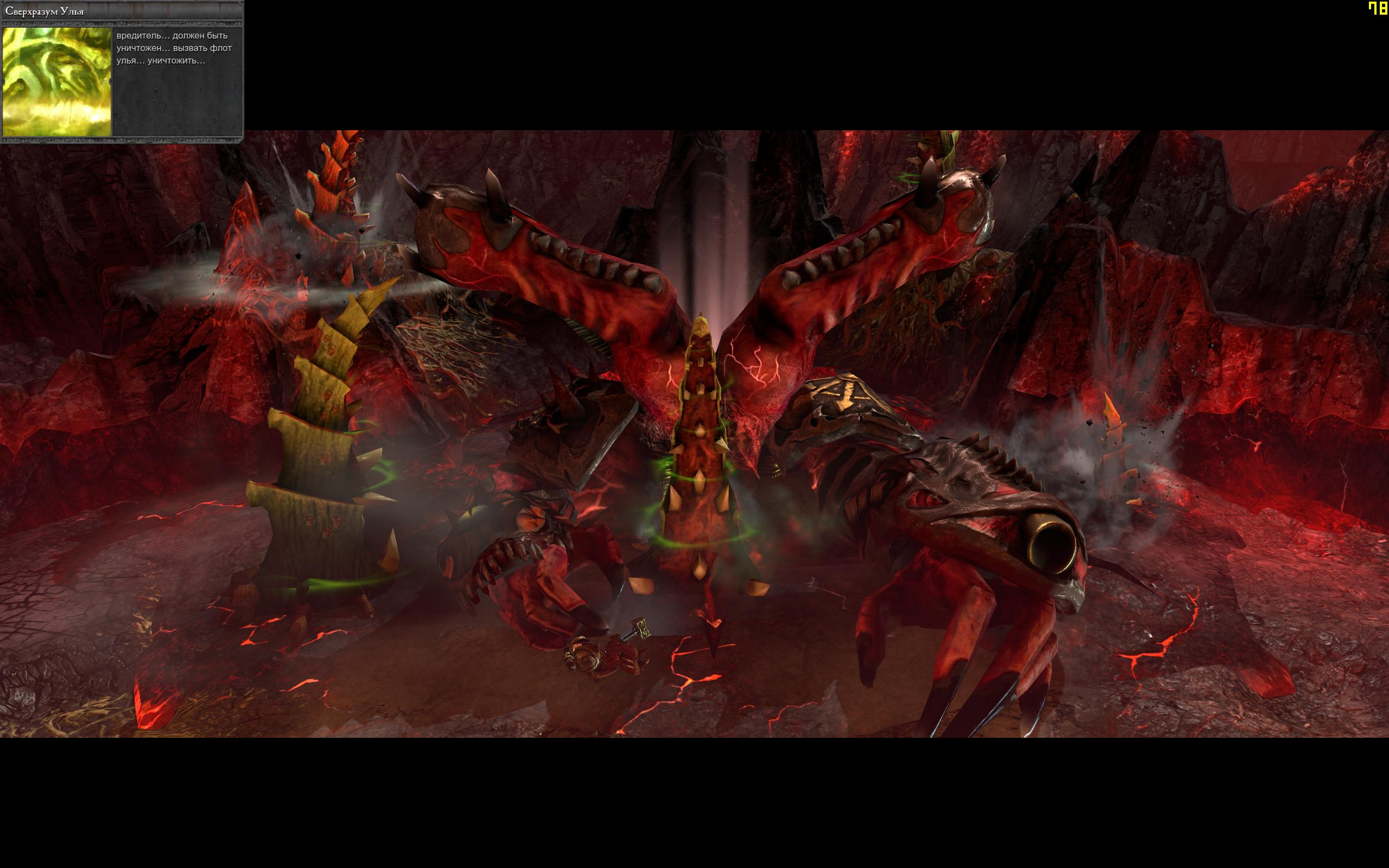Click the Hive Mind speaker portrait
The height and width of the screenshot is (868, 1389).
57,81
